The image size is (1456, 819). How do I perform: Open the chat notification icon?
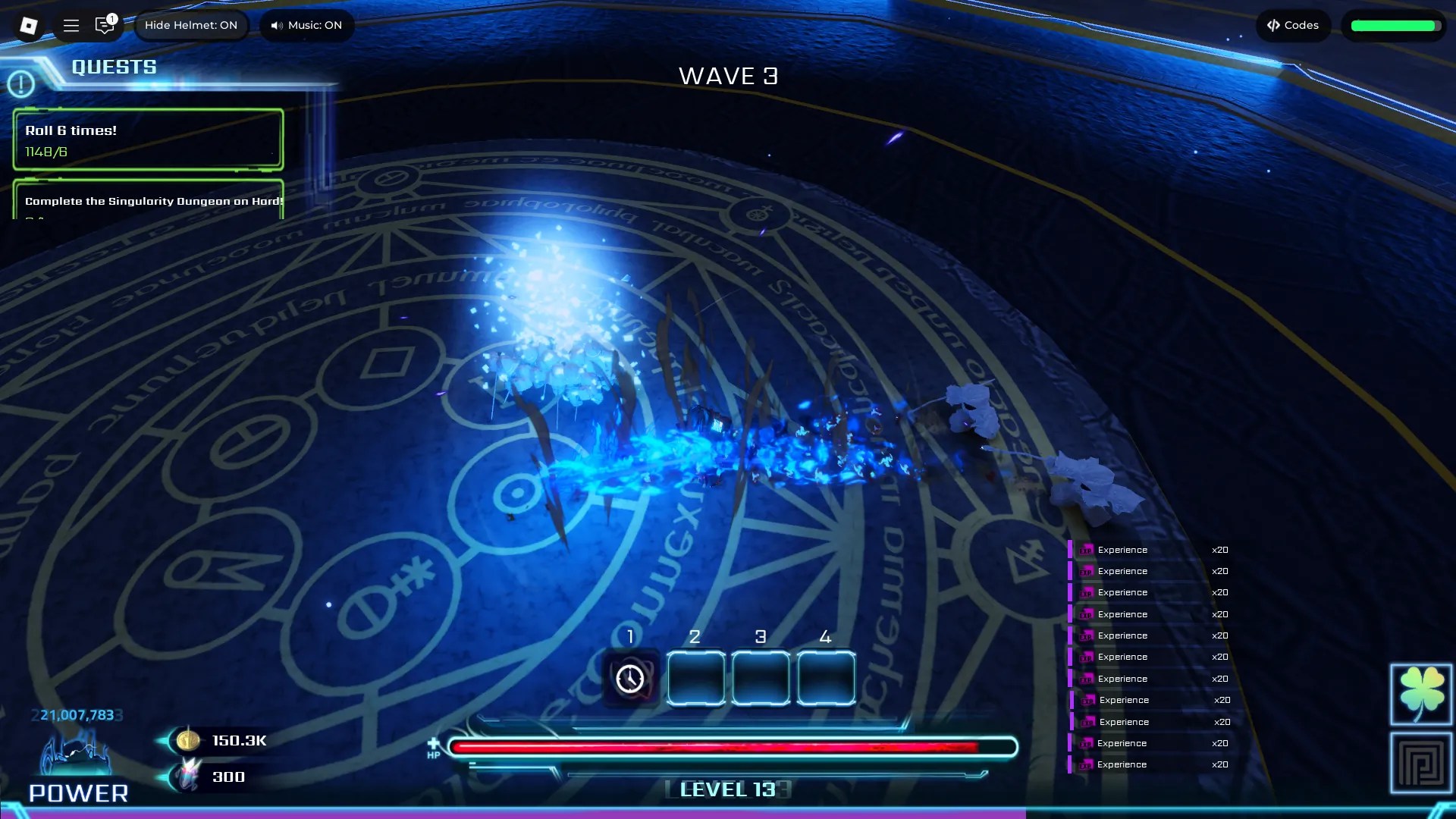(x=105, y=25)
